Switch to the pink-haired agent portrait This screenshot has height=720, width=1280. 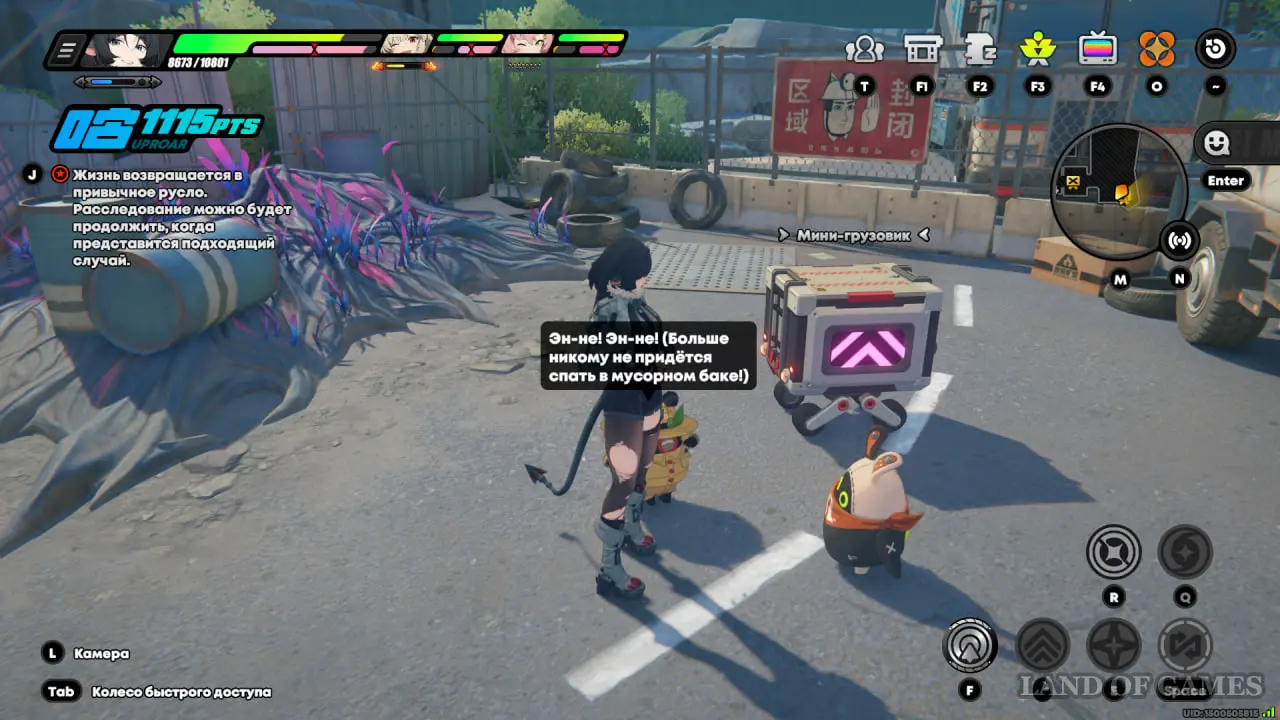[x=528, y=44]
